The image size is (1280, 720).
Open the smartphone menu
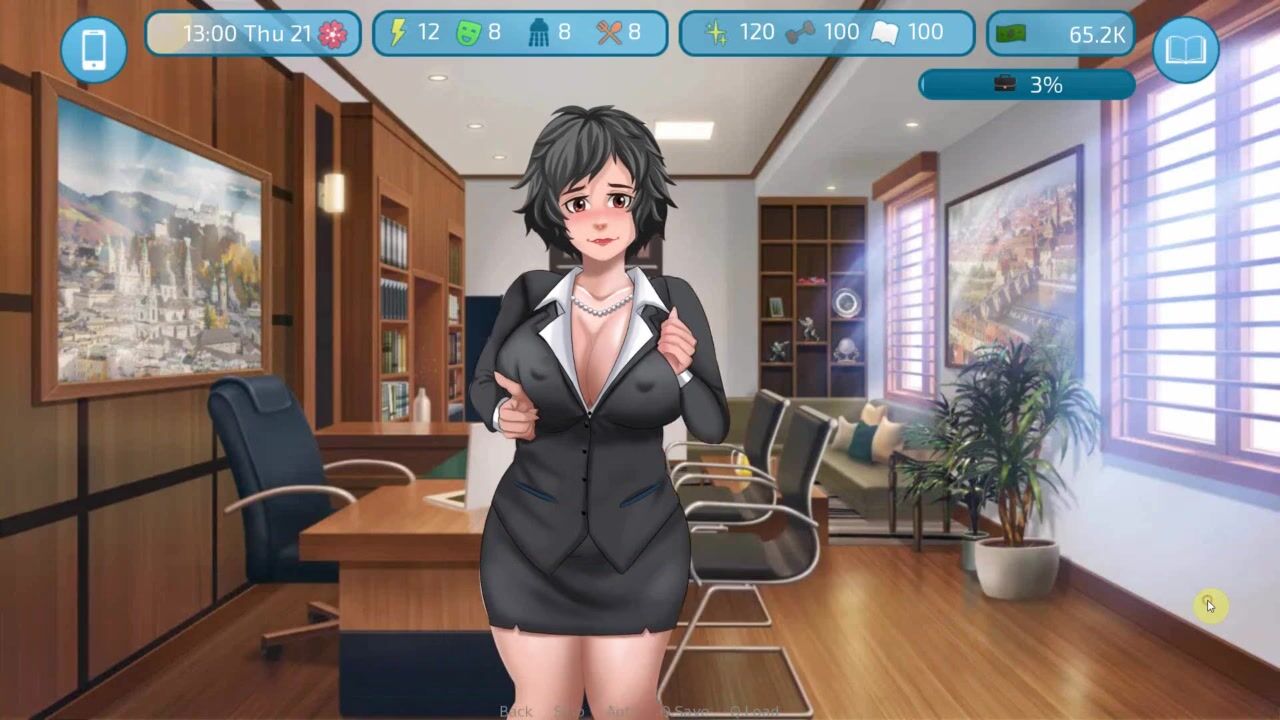click(x=93, y=49)
